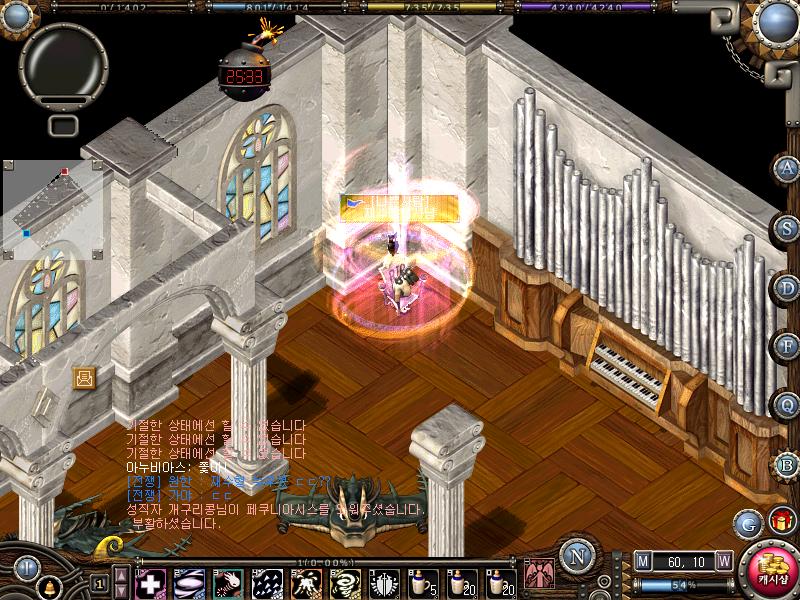Viewport: 800px width, 600px height.
Task: Select the round D shortcut button
Action: 788,287
